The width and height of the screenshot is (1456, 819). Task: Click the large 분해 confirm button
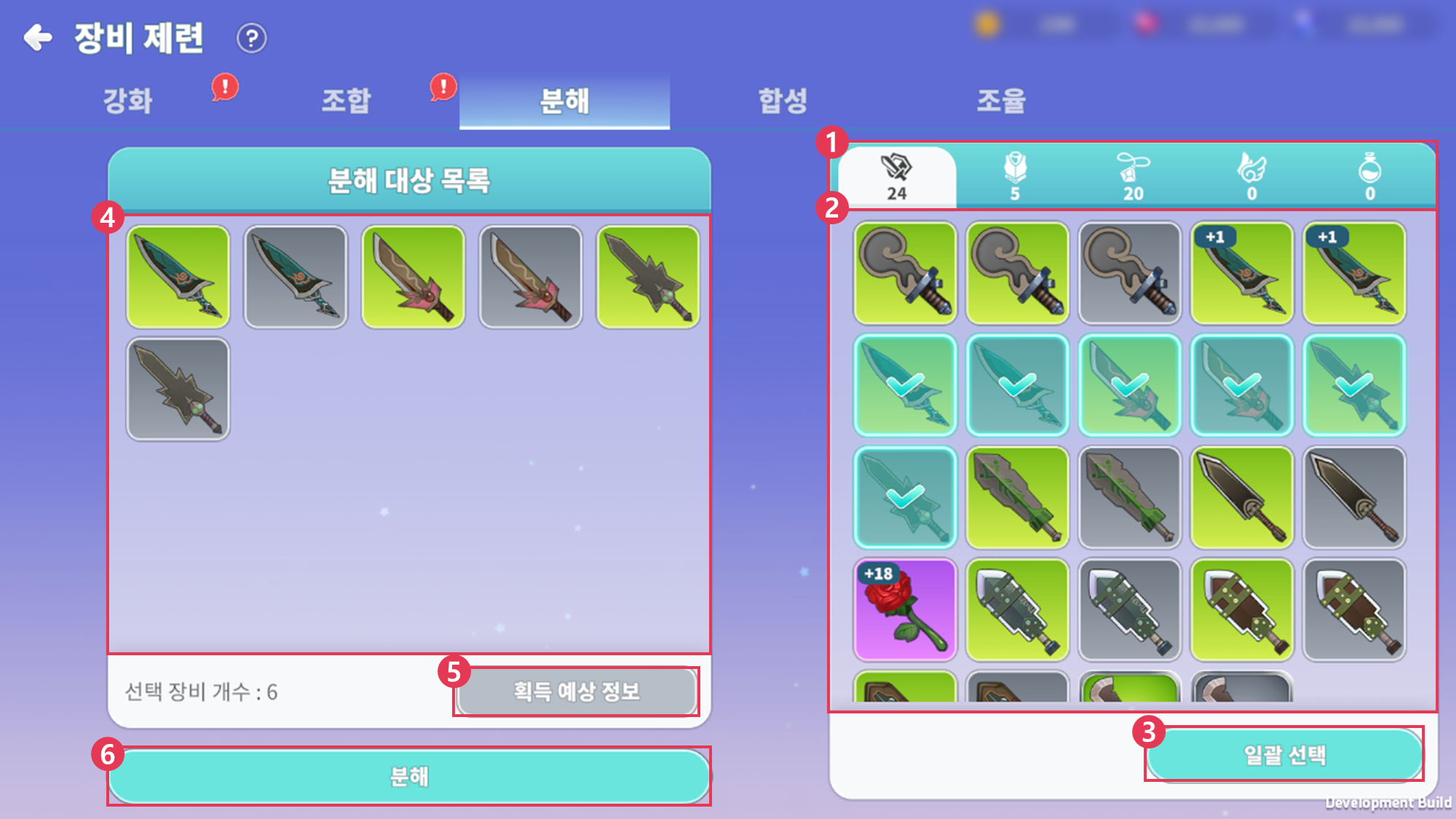click(x=409, y=776)
